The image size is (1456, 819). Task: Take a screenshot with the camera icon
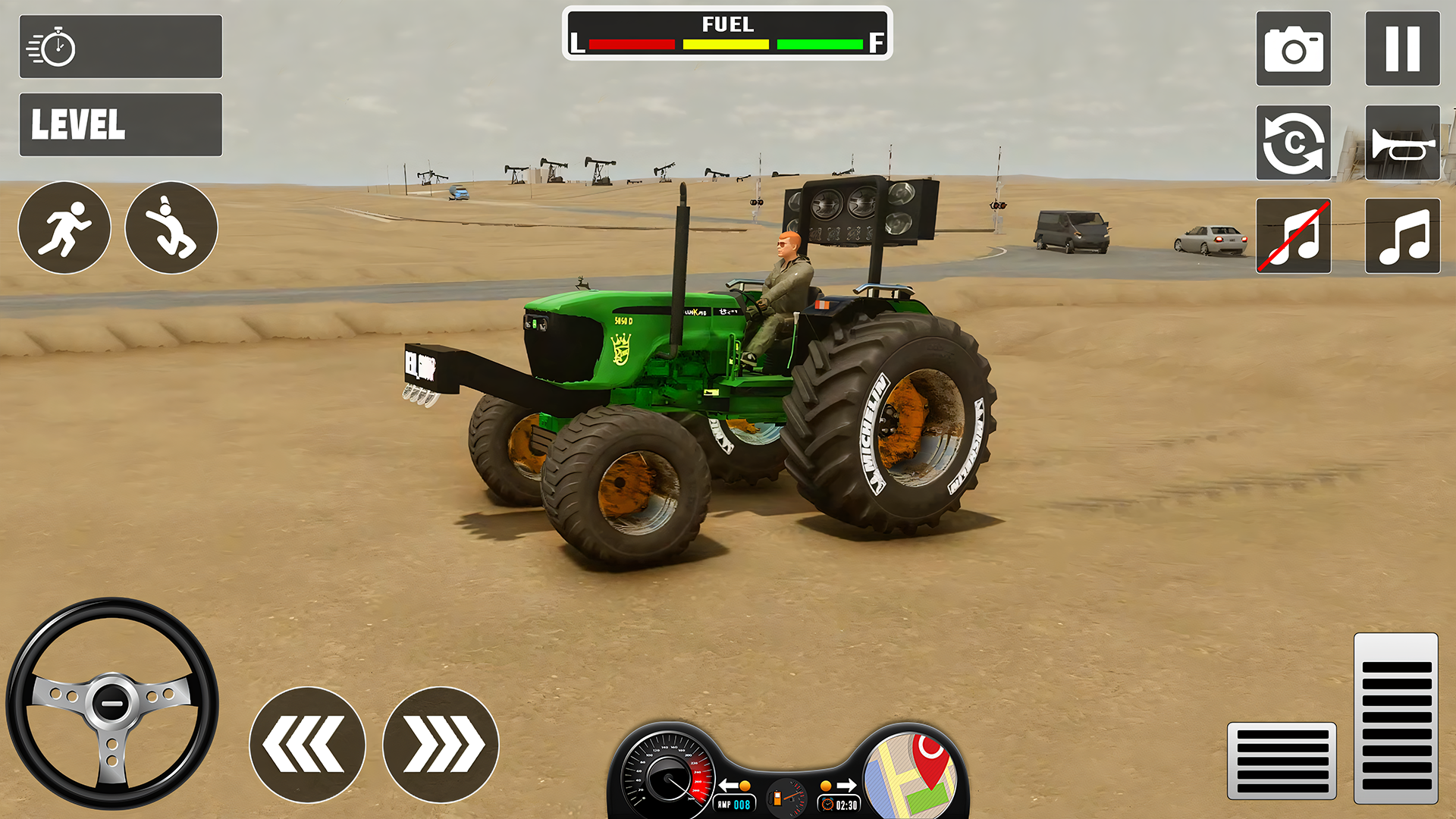(1293, 48)
